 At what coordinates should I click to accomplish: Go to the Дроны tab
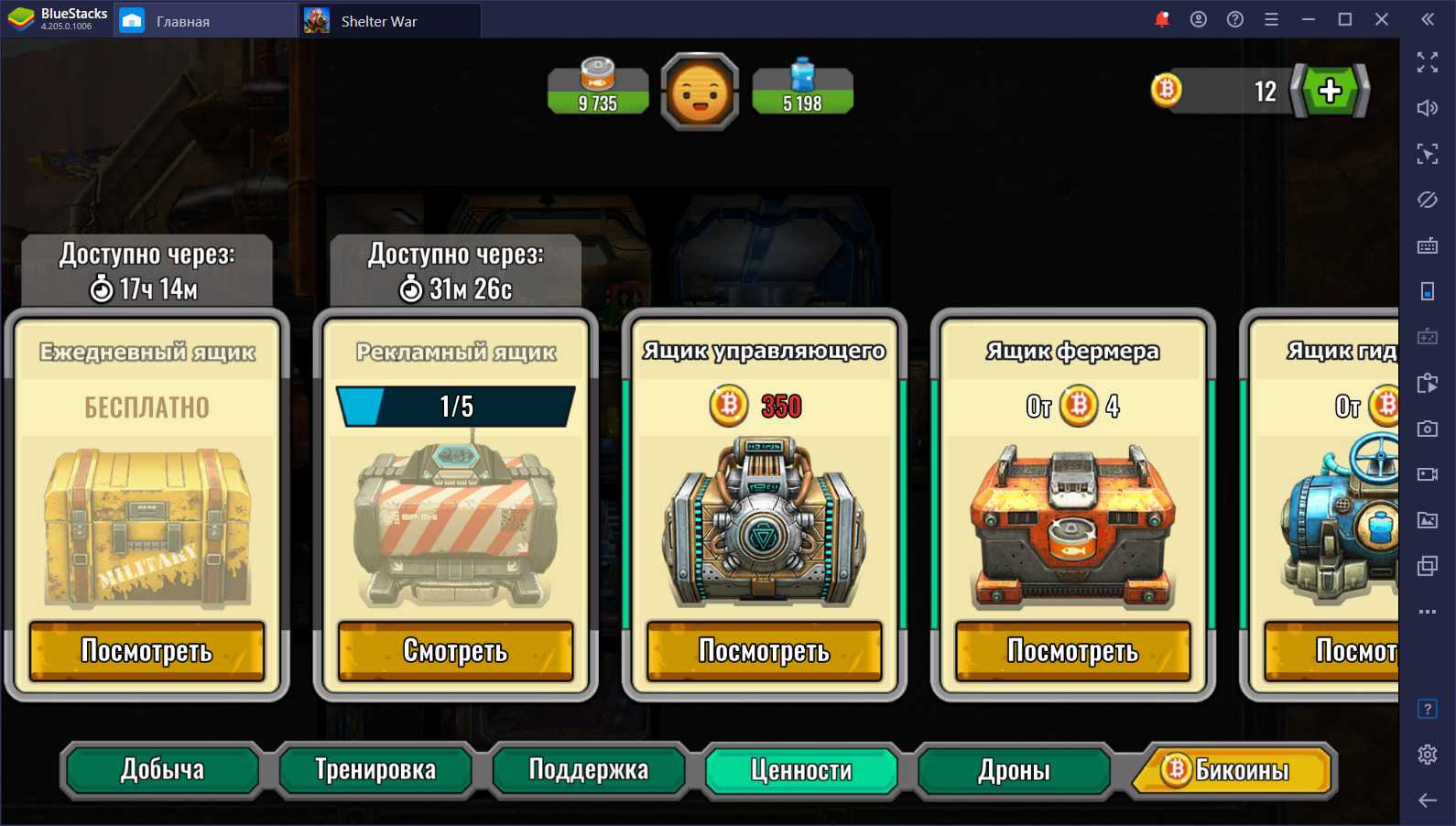[x=1014, y=770]
